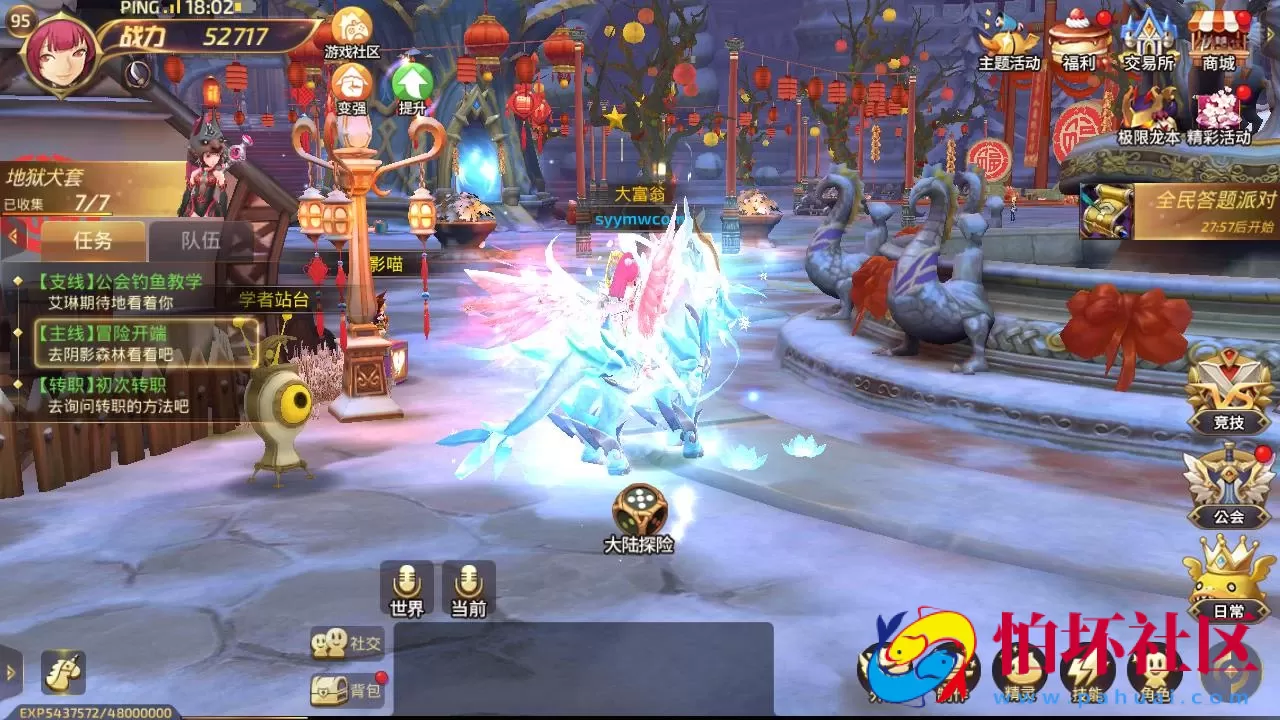The image size is (1280, 720).
Task: Open the 日常 daily activities button
Action: coord(1229,580)
